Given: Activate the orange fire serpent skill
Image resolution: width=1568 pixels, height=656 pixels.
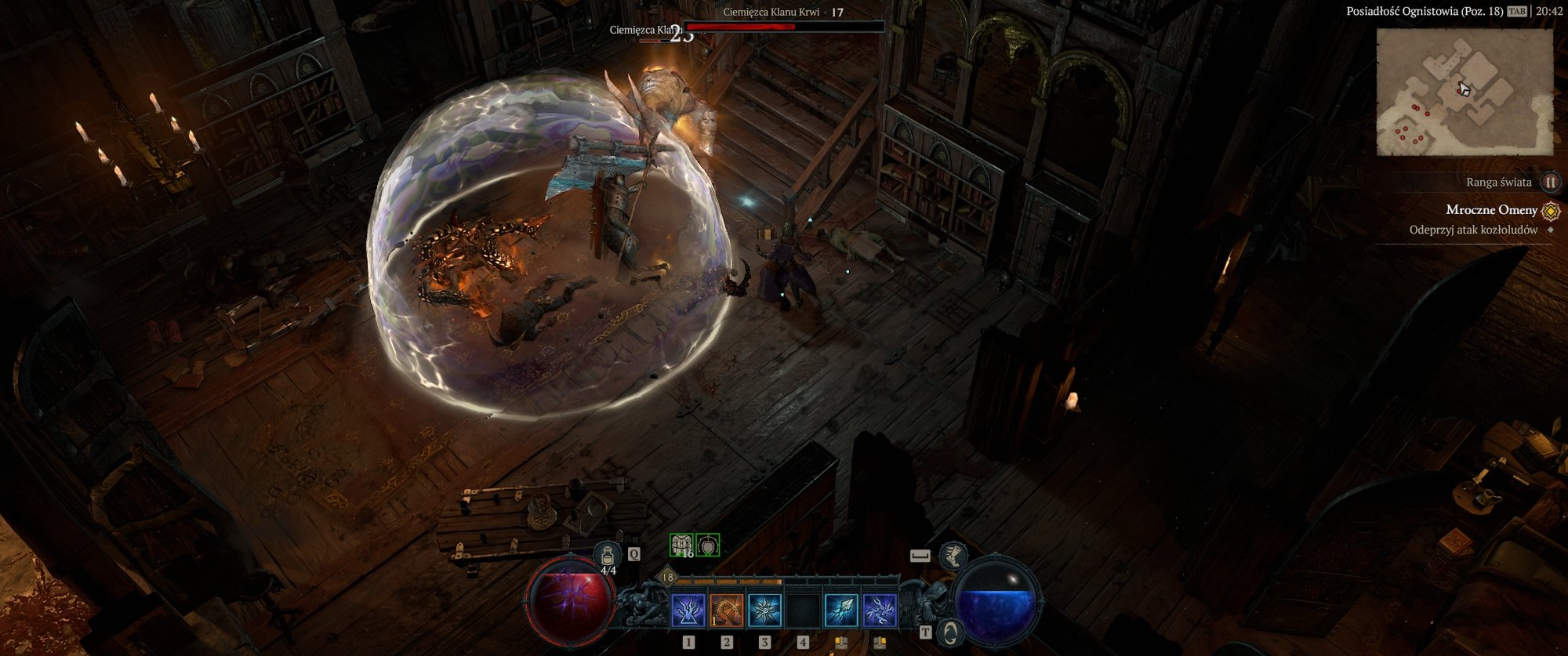Looking at the screenshot, I should [x=726, y=611].
